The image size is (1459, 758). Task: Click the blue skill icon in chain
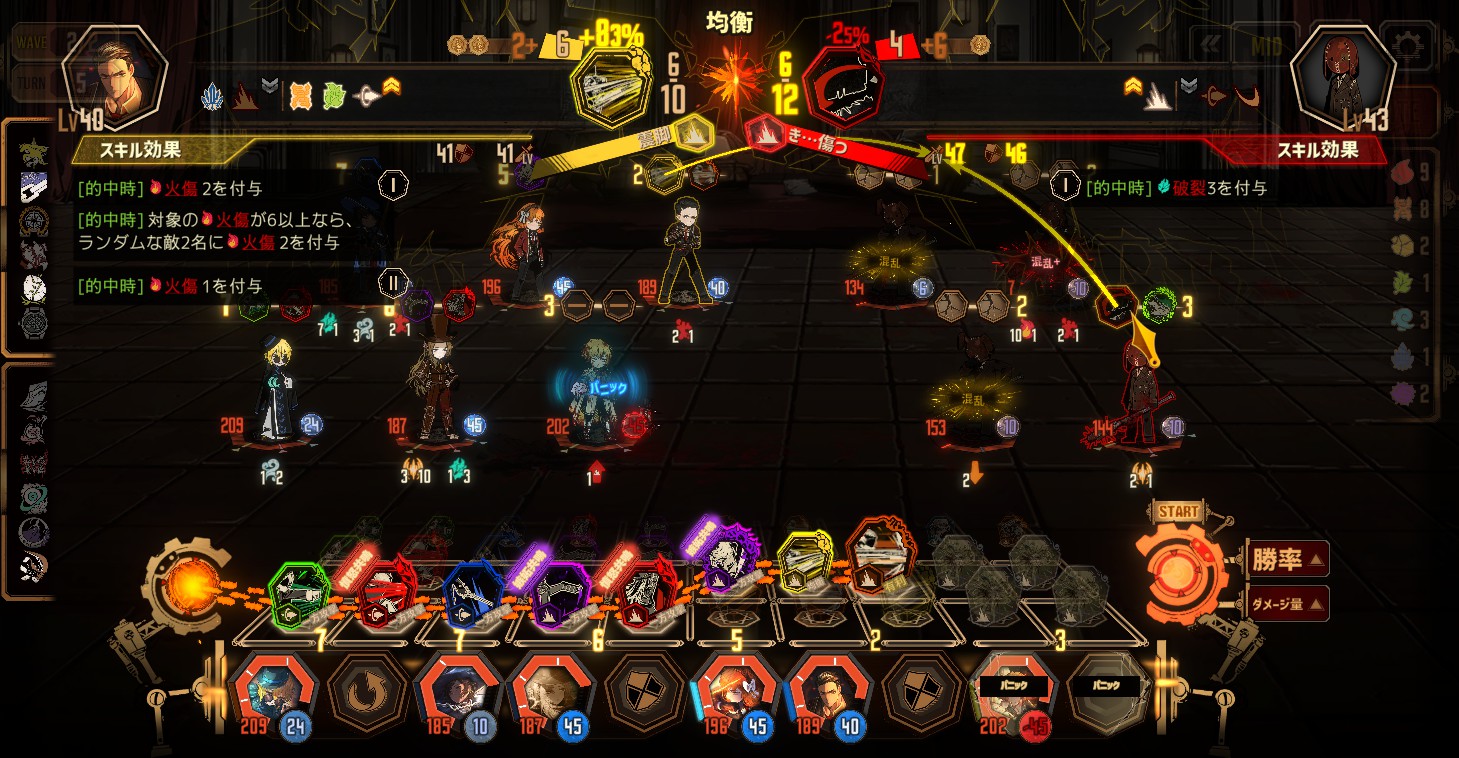pyautogui.click(x=472, y=593)
